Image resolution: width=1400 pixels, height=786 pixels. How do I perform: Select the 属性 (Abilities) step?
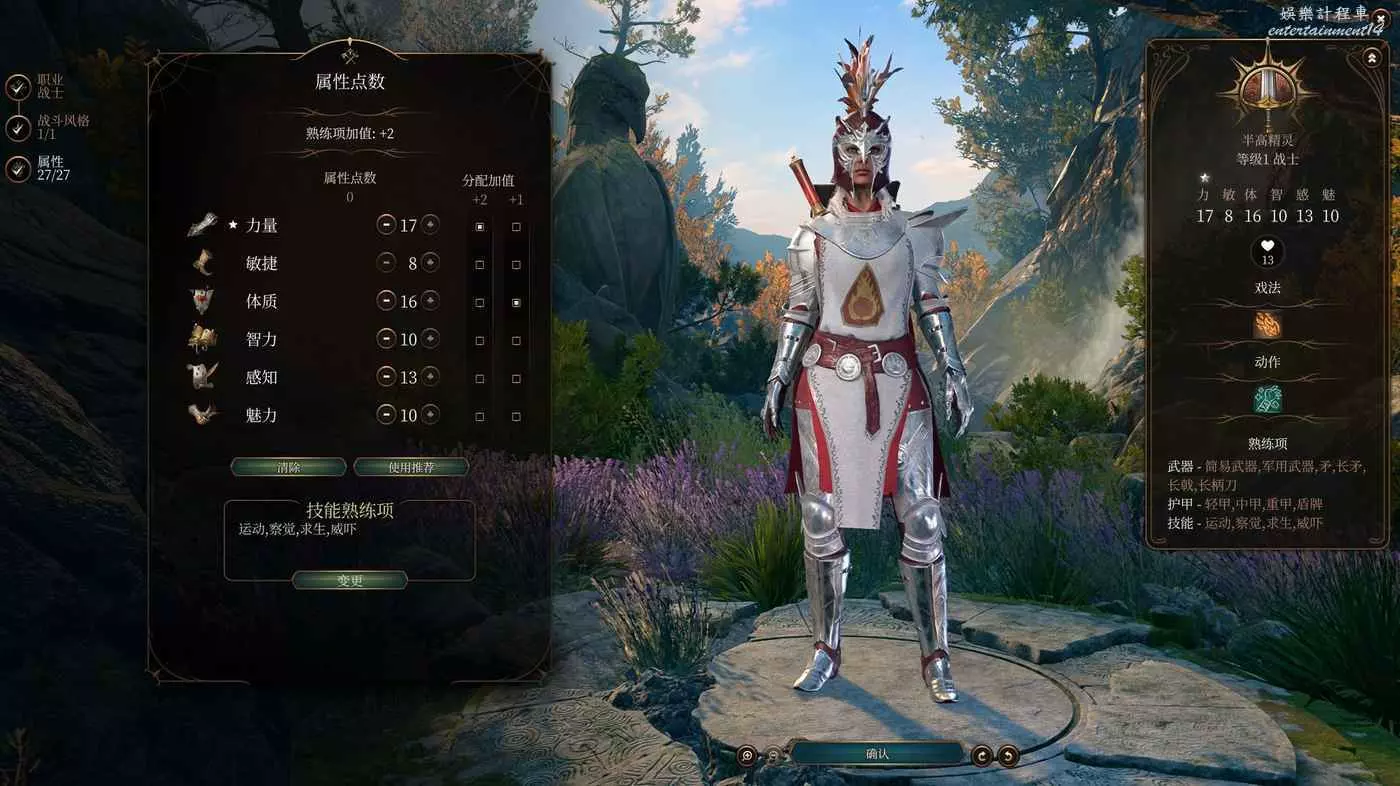[18, 169]
